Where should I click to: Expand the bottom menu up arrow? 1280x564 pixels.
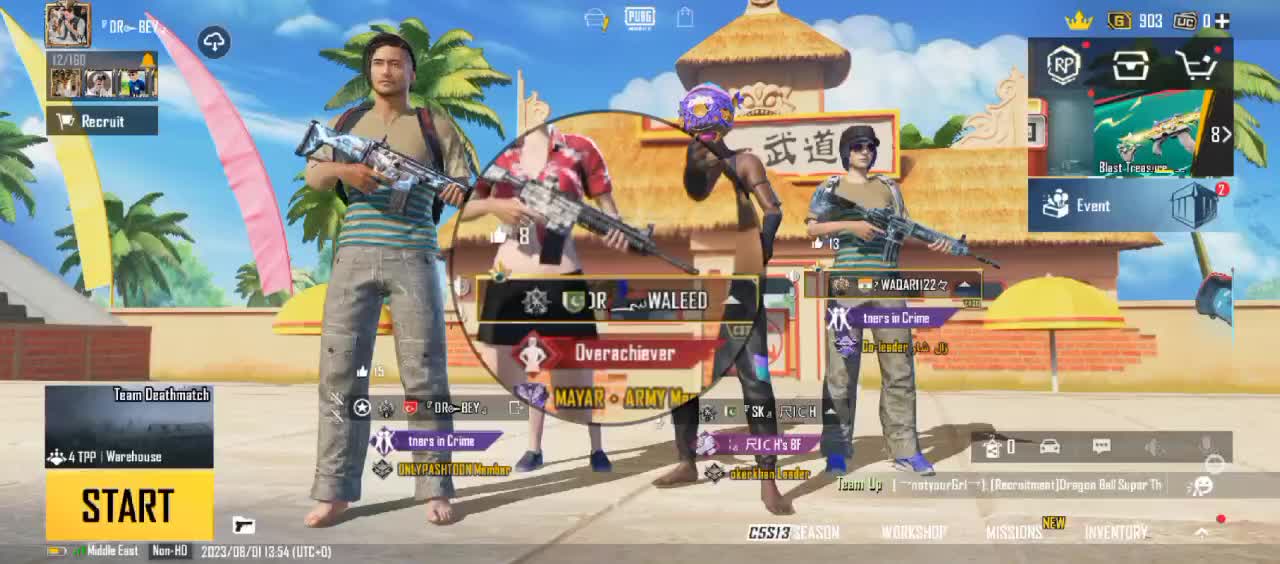(x=1202, y=533)
